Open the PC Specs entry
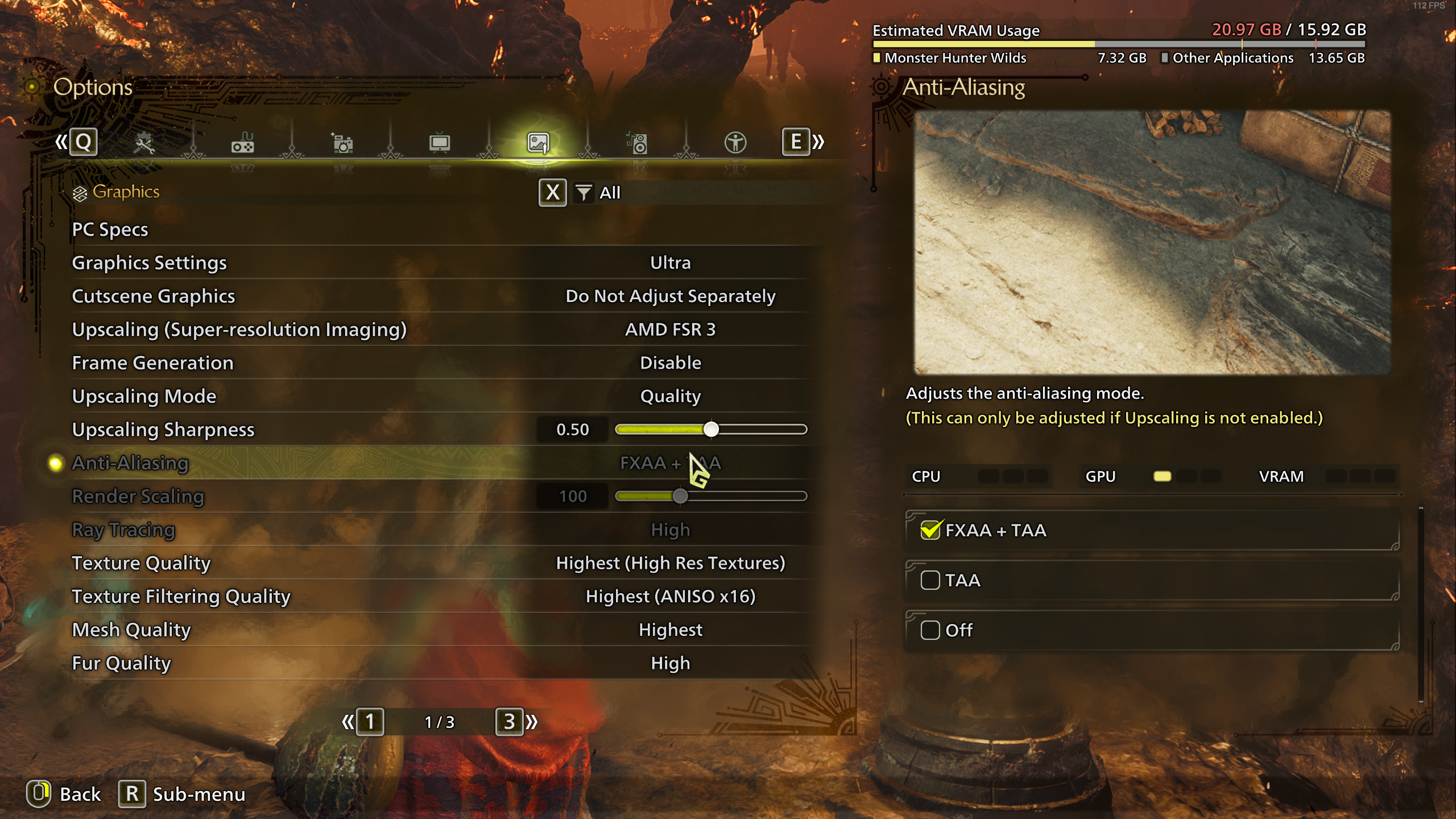This screenshot has width=1456, height=819. point(110,229)
